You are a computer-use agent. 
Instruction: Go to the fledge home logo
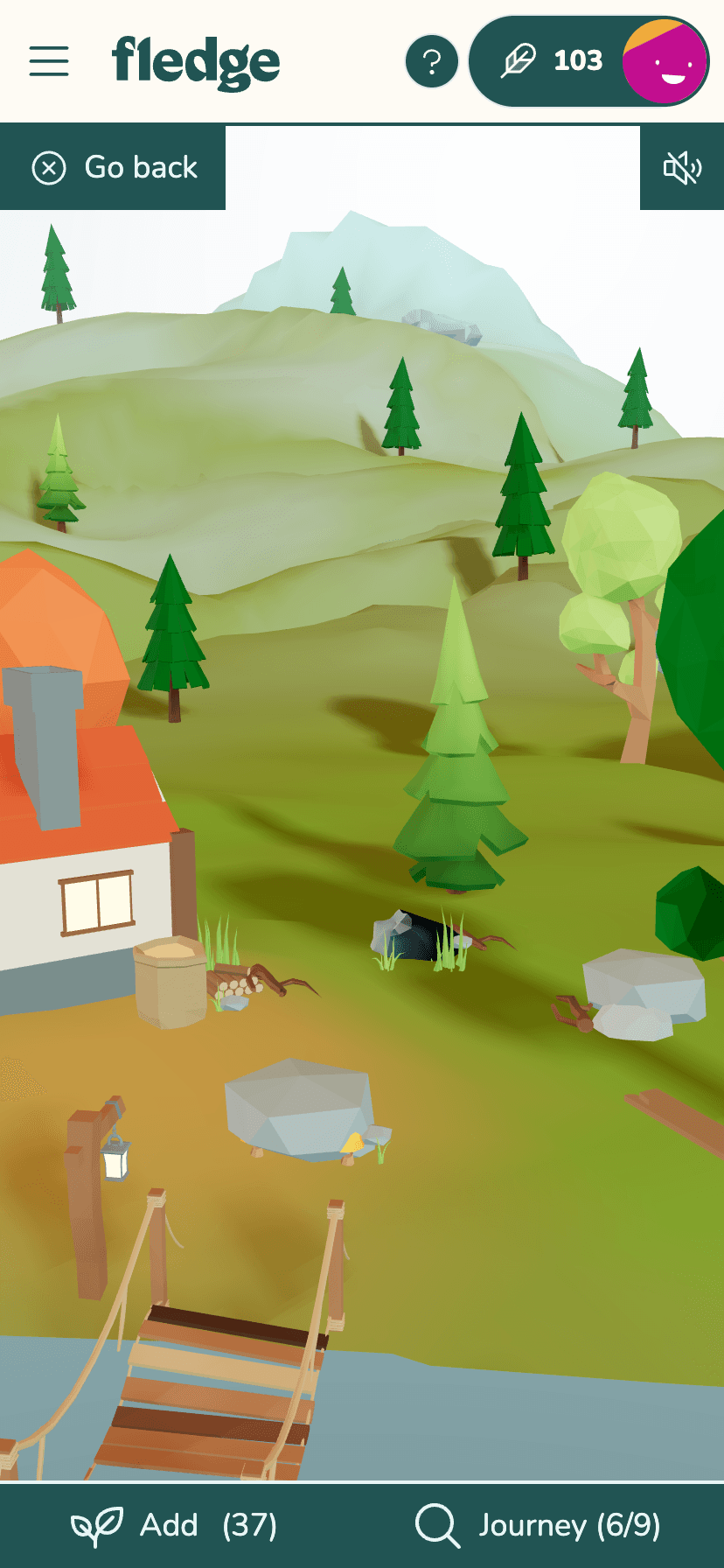196,61
